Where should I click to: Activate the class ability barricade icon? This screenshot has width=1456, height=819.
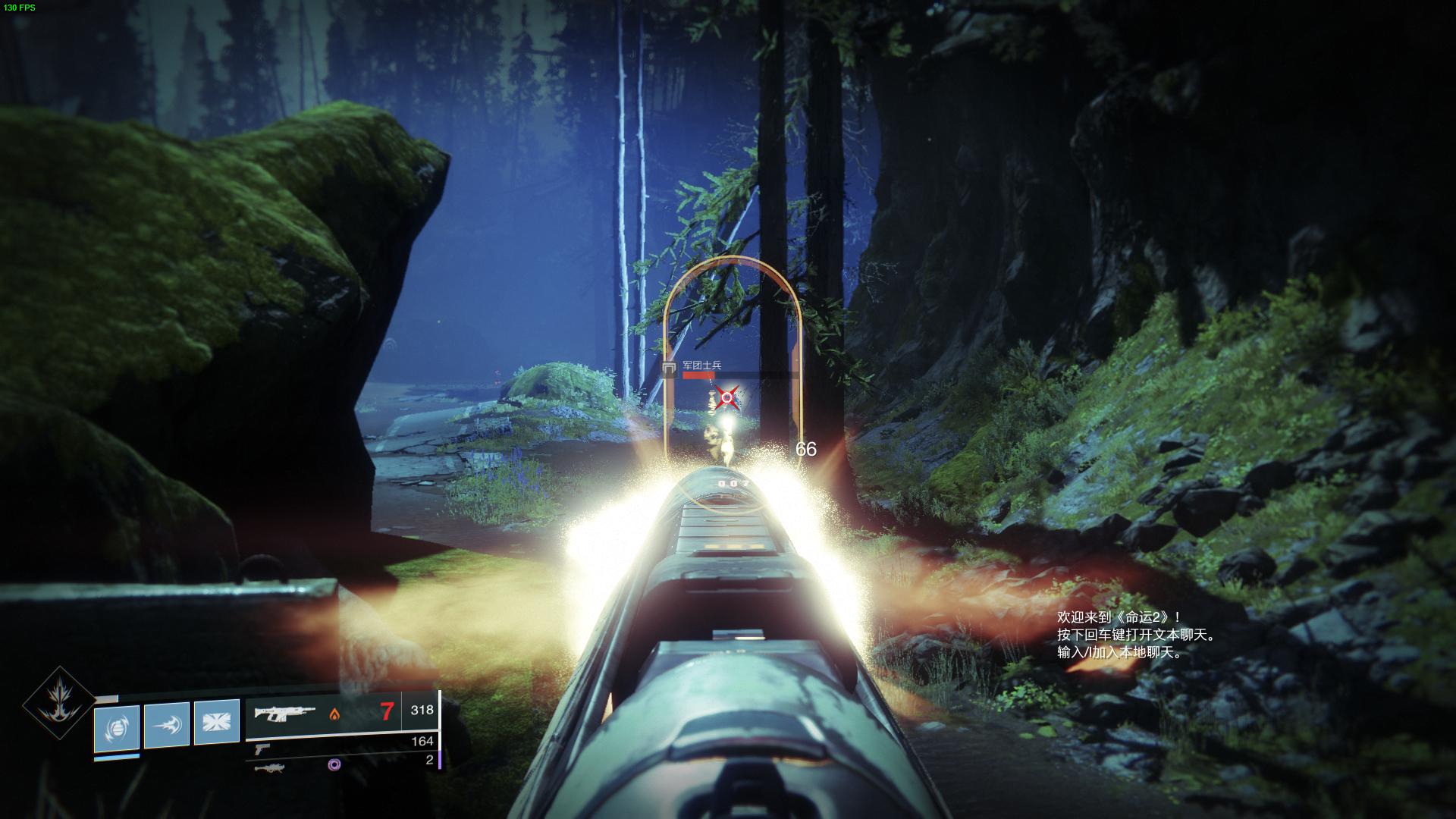pyautogui.click(x=217, y=723)
